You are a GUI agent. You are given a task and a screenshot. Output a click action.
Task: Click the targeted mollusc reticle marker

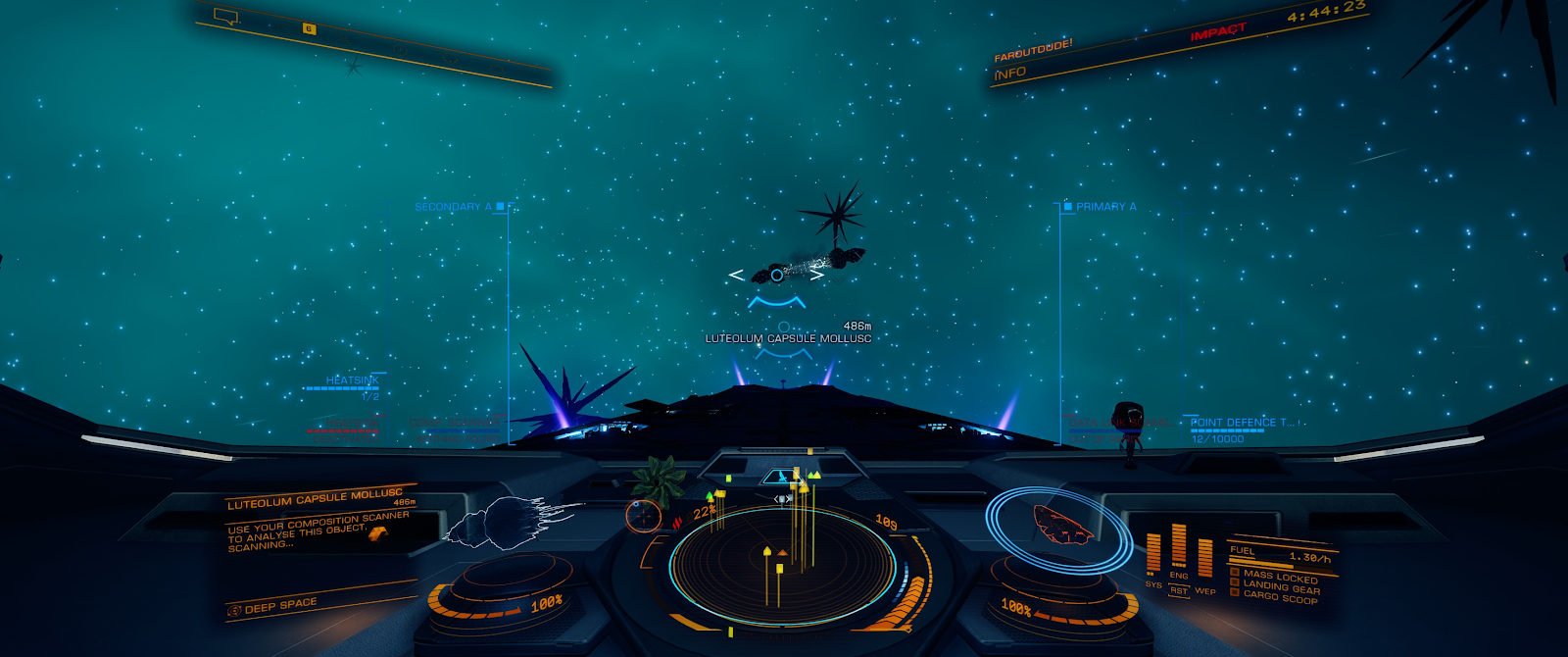[x=776, y=275]
